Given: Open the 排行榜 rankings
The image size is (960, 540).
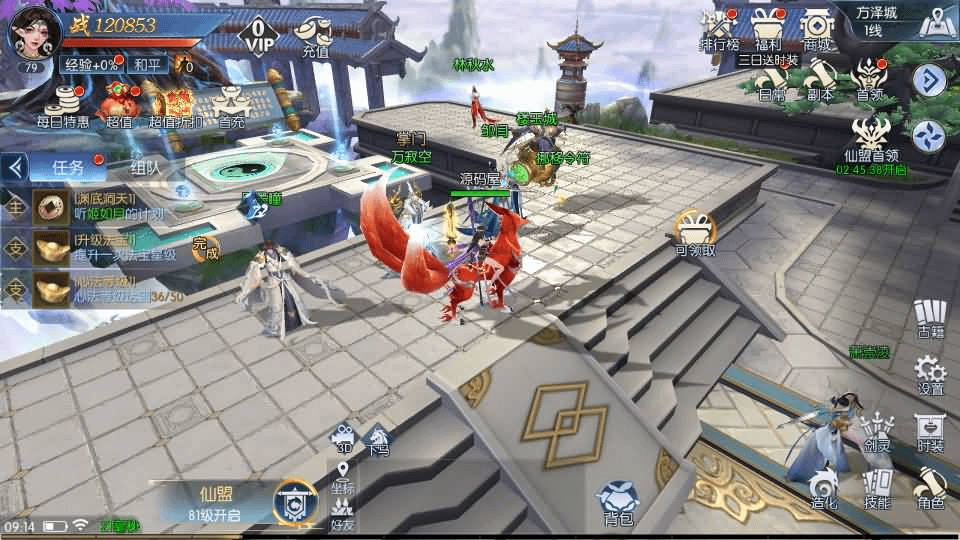Looking at the screenshot, I should click(x=718, y=28).
